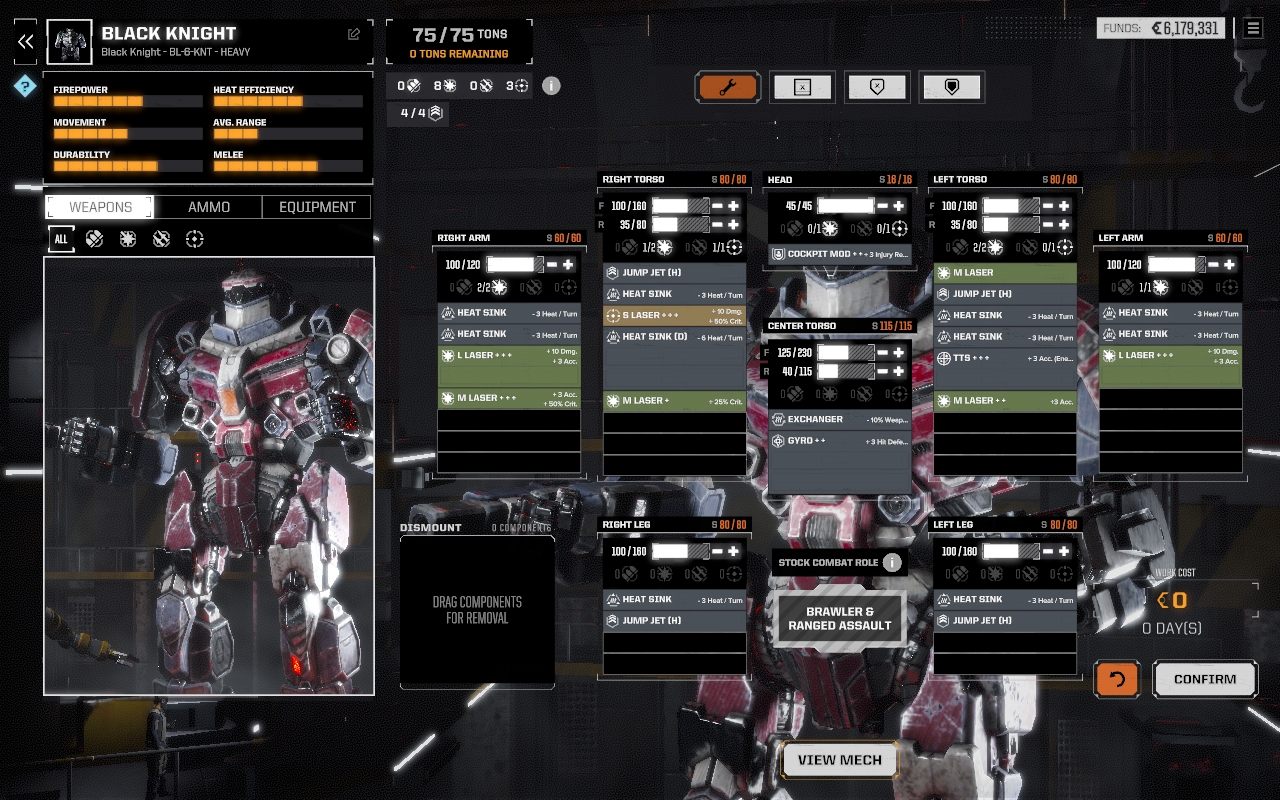The image size is (1280, 800).
Task: Select the Cockpit Mod in the Head
Action: [840, 254]
